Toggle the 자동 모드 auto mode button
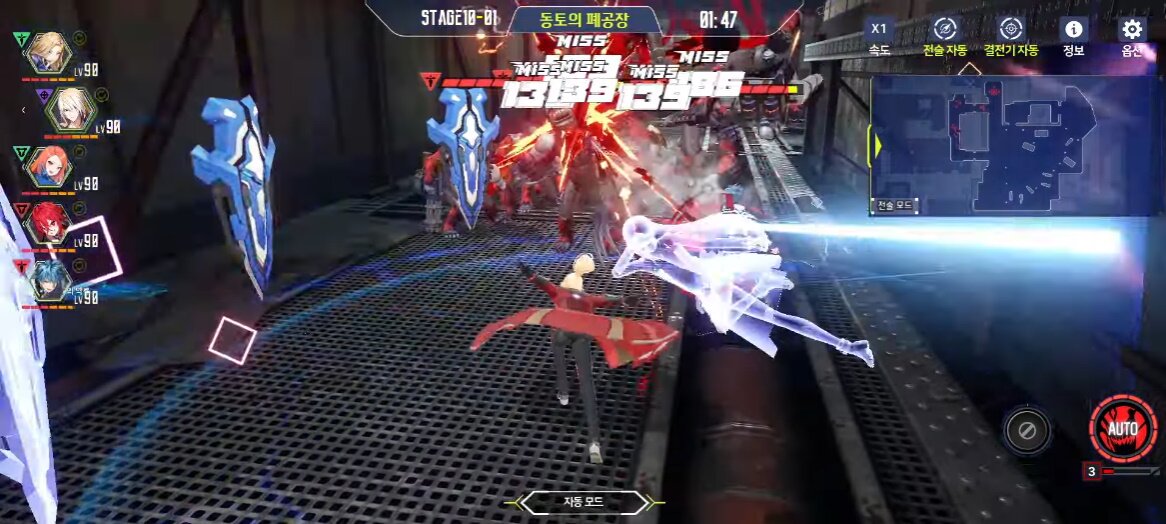 [x=585, y=502]
